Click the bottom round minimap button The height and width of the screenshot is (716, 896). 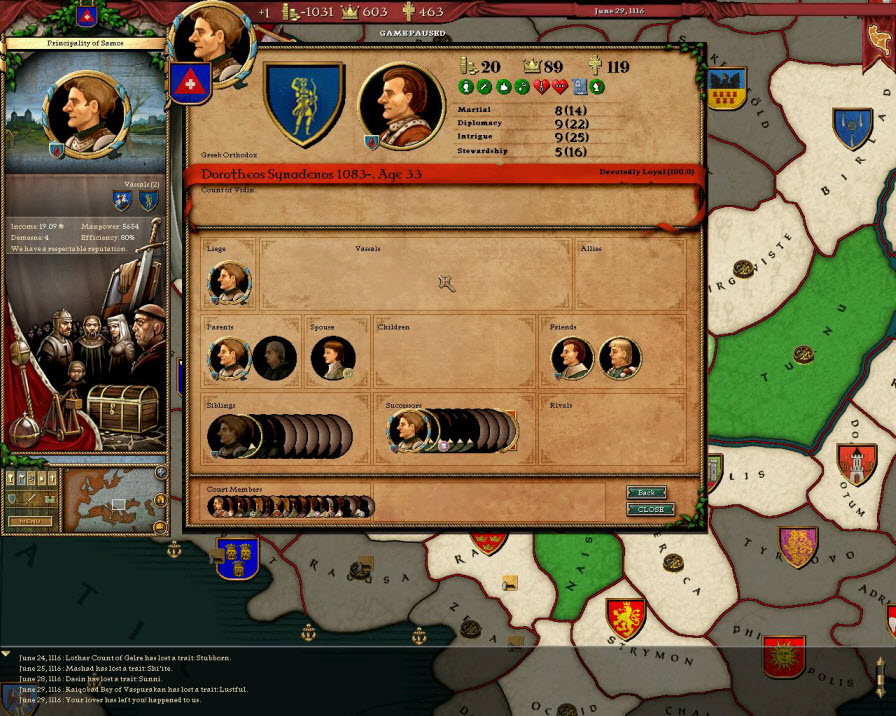[x=161, y=526]
